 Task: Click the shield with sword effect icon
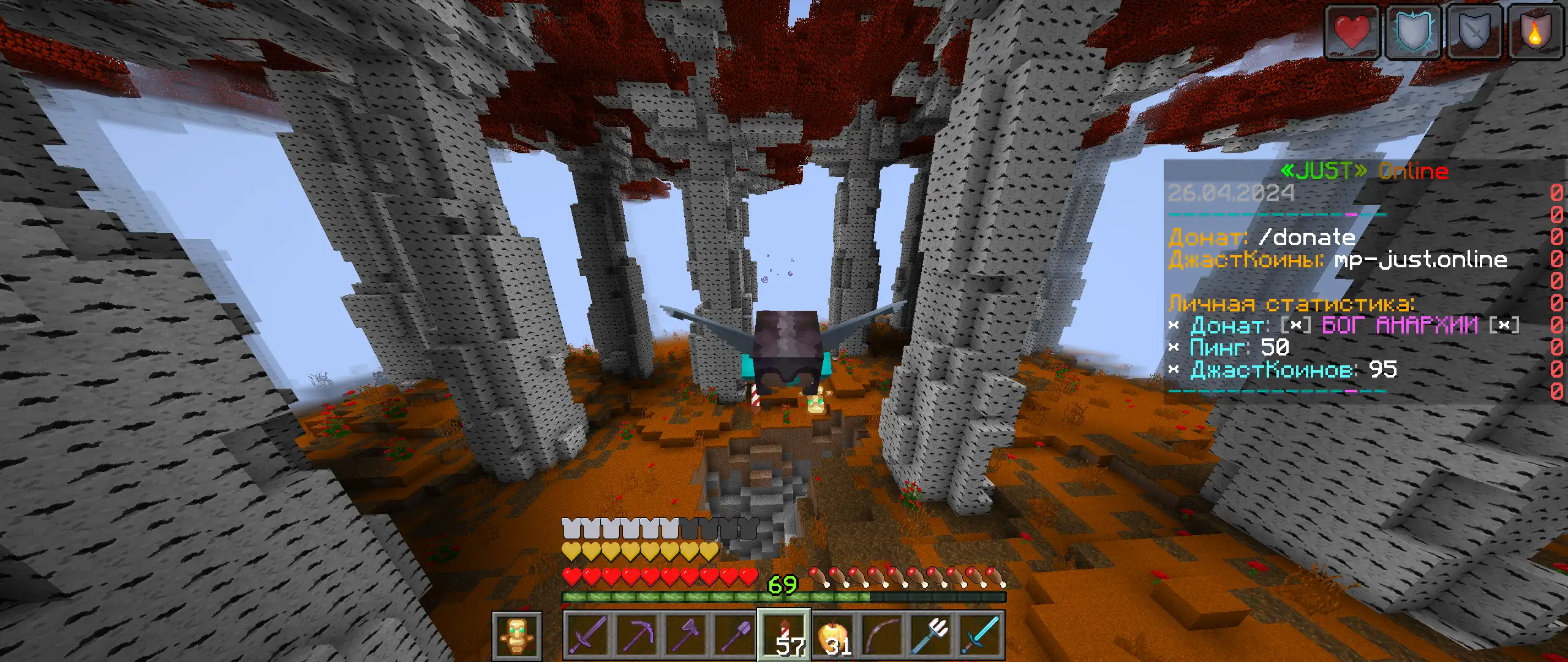click(x=1473, y=32)
